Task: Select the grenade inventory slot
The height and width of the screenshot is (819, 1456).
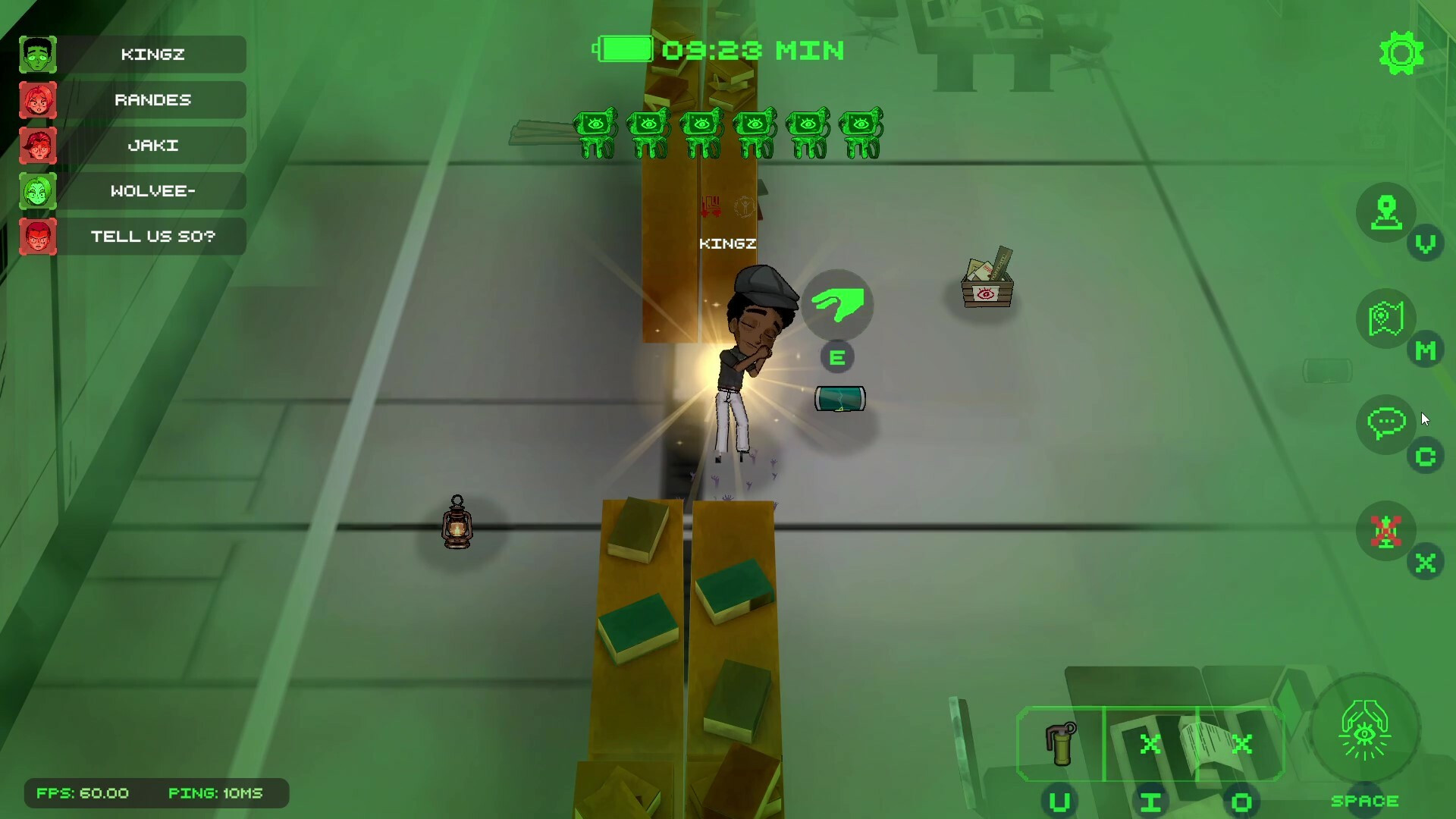Action: tap(1060, 744)
